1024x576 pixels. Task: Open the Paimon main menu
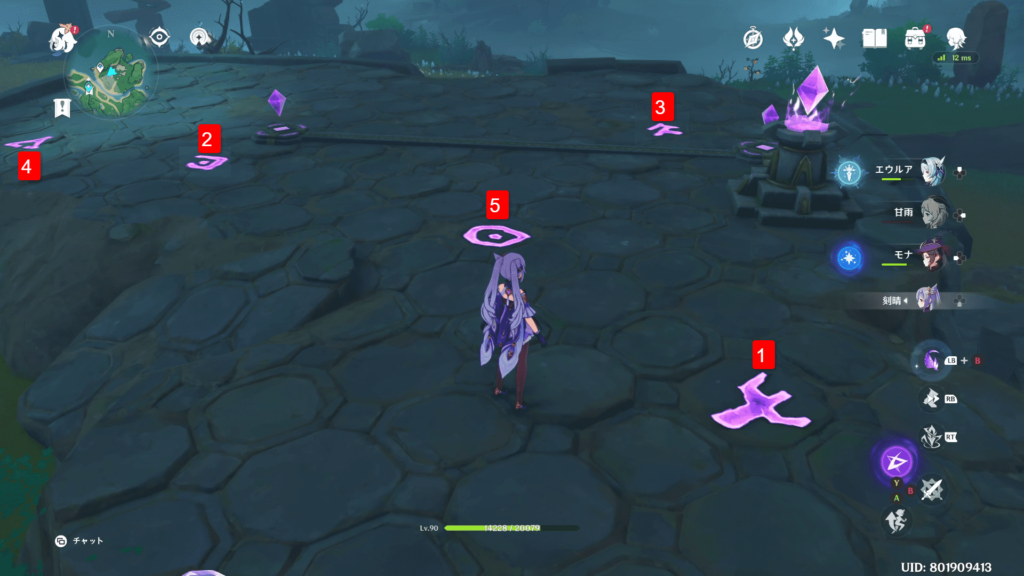point(64,39)
